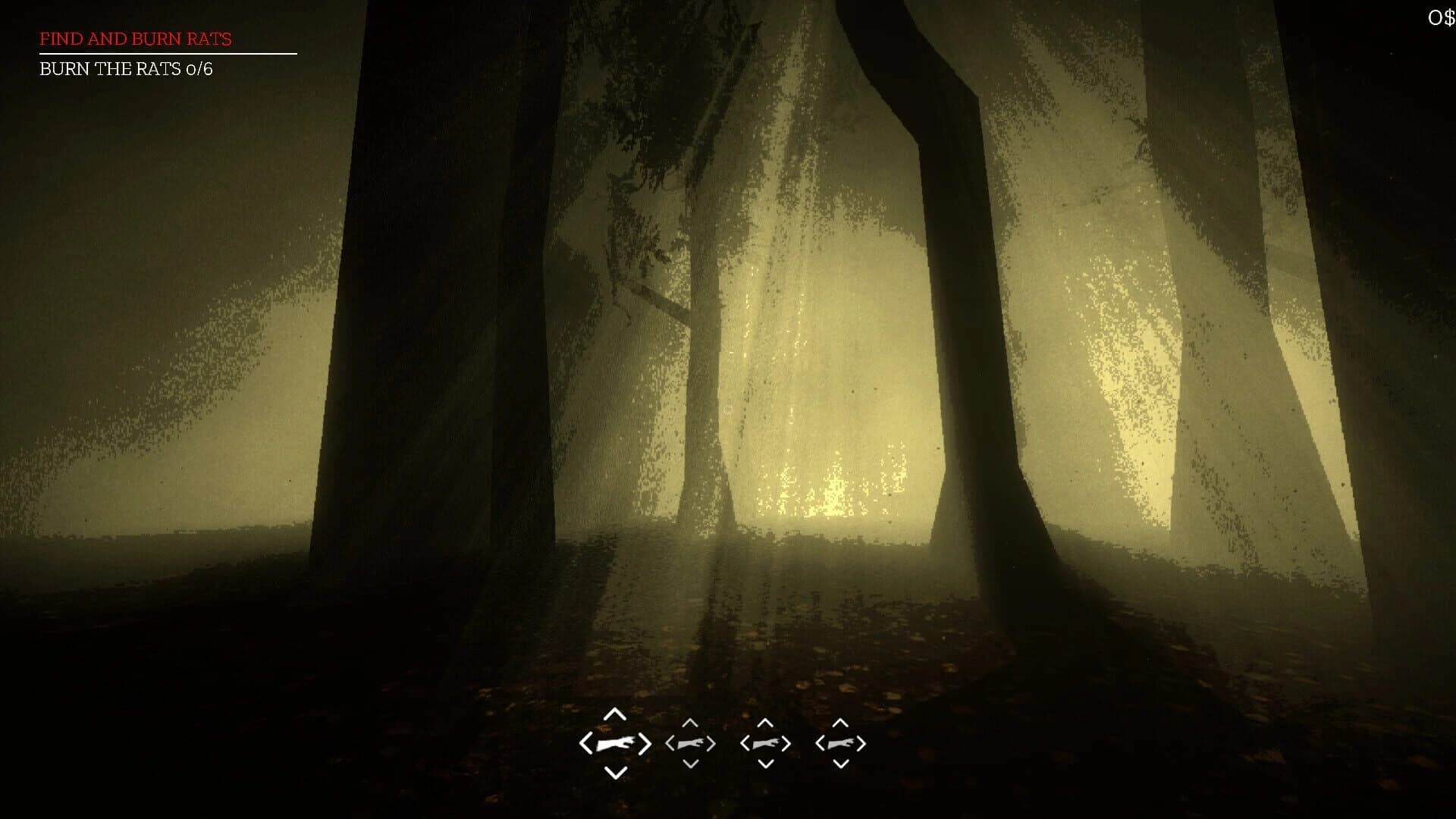Expand the up chevron of the third hand slot
The image size is (1456, 819).
(x=764, y=721)
